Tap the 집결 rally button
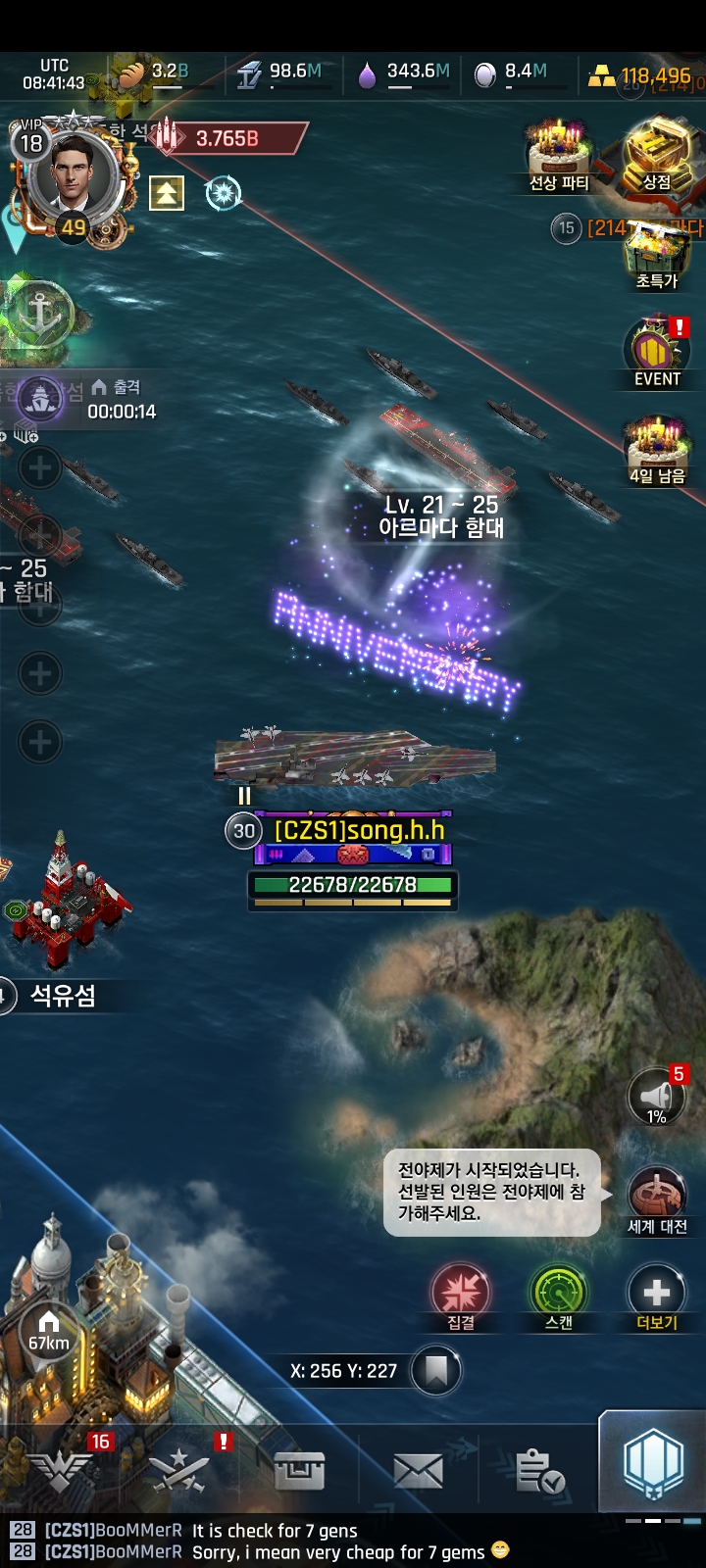 click(461, 1292)
